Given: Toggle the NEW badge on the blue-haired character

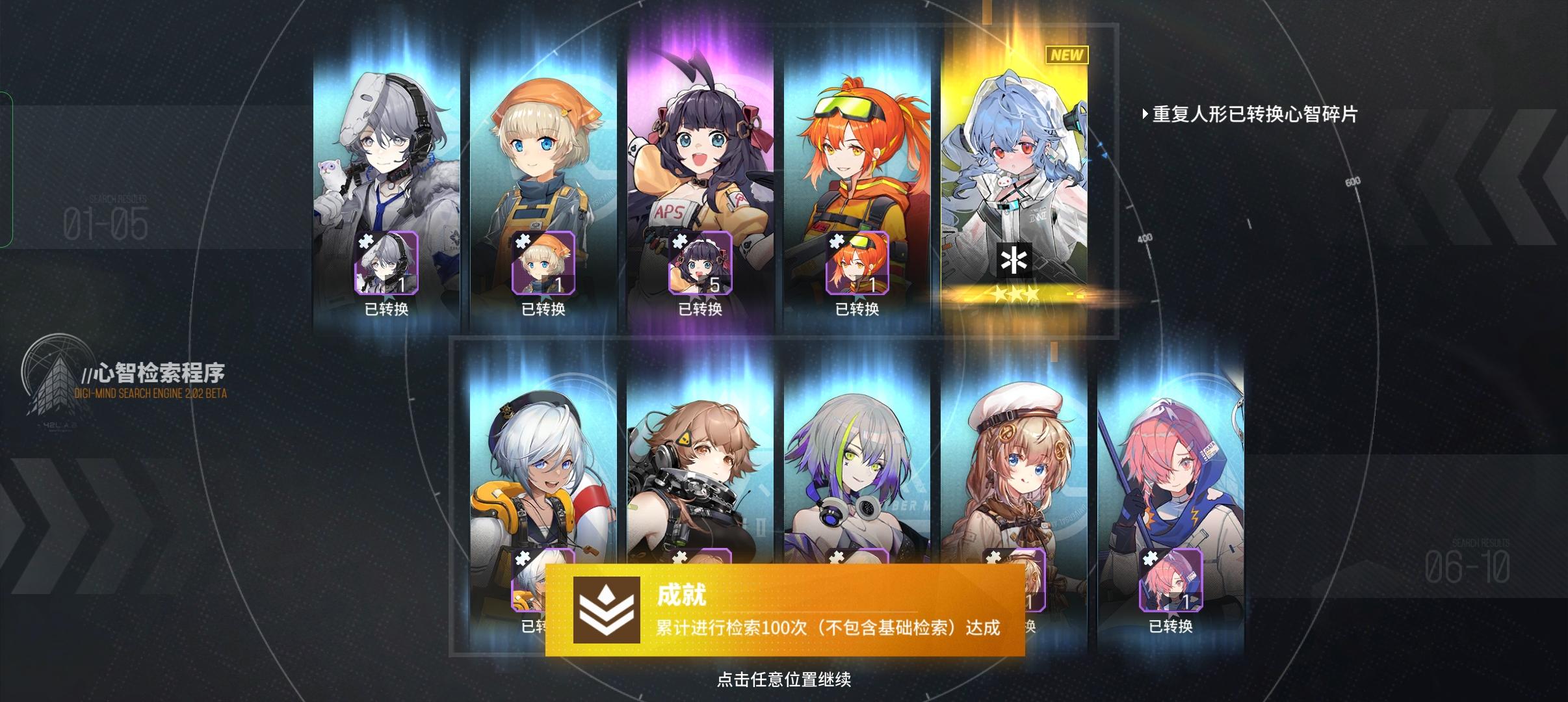Looking at the screenshot, I should click(x=1066, y=56).
